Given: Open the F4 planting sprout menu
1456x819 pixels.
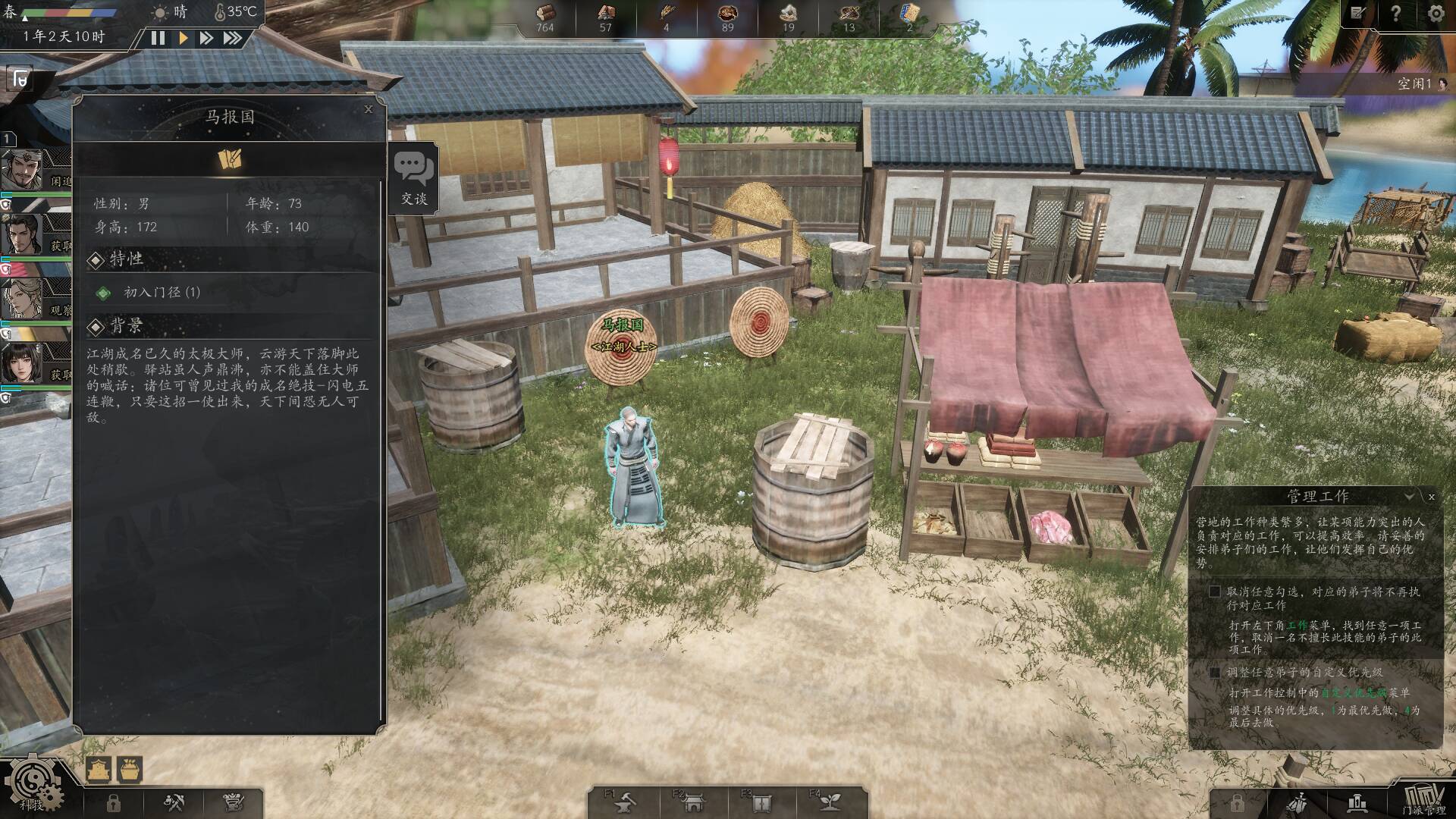Looking at the screenshot, I should point(829,802).
